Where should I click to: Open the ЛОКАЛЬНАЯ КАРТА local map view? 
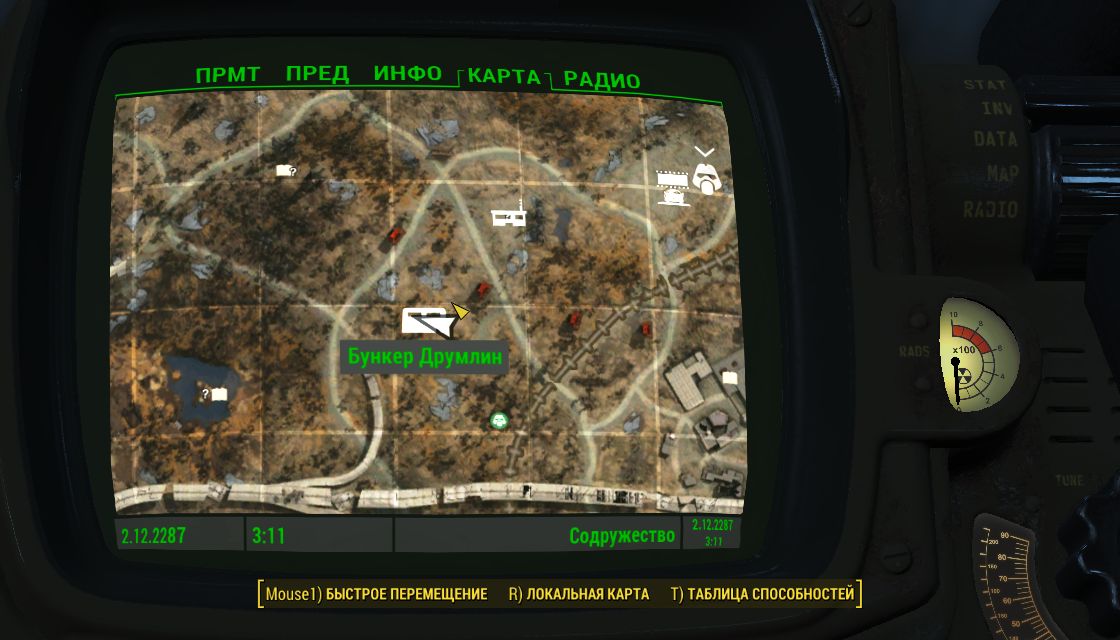(579, 594)
